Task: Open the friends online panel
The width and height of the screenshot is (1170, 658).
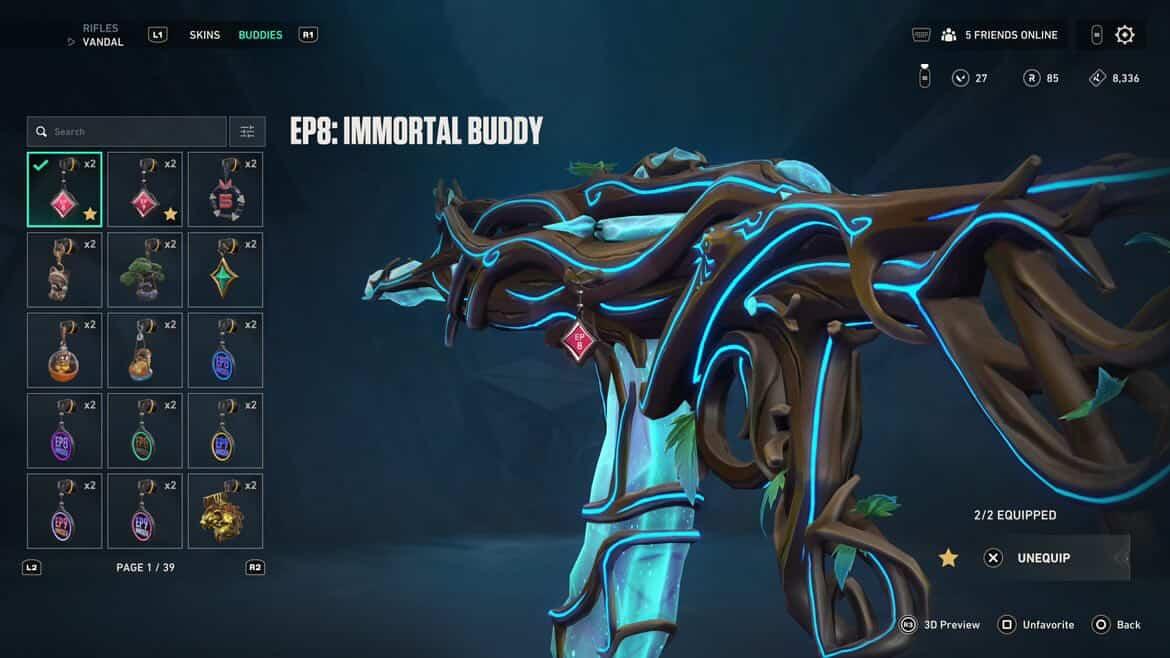Action: 998,35
